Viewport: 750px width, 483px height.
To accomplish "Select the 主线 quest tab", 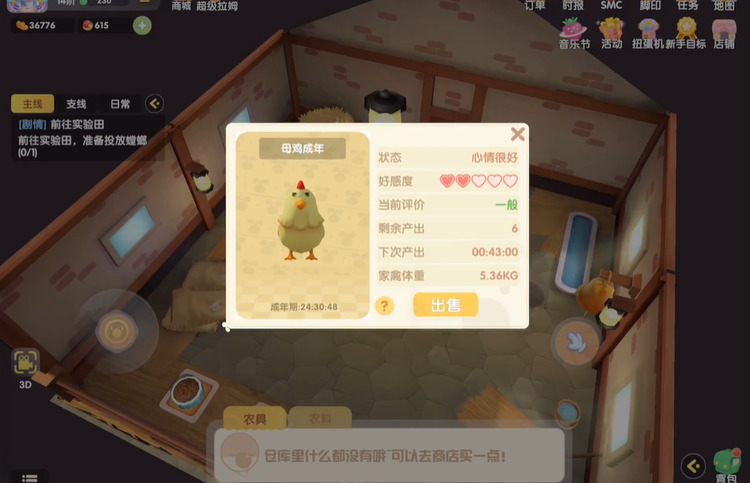I will point(33,104).
